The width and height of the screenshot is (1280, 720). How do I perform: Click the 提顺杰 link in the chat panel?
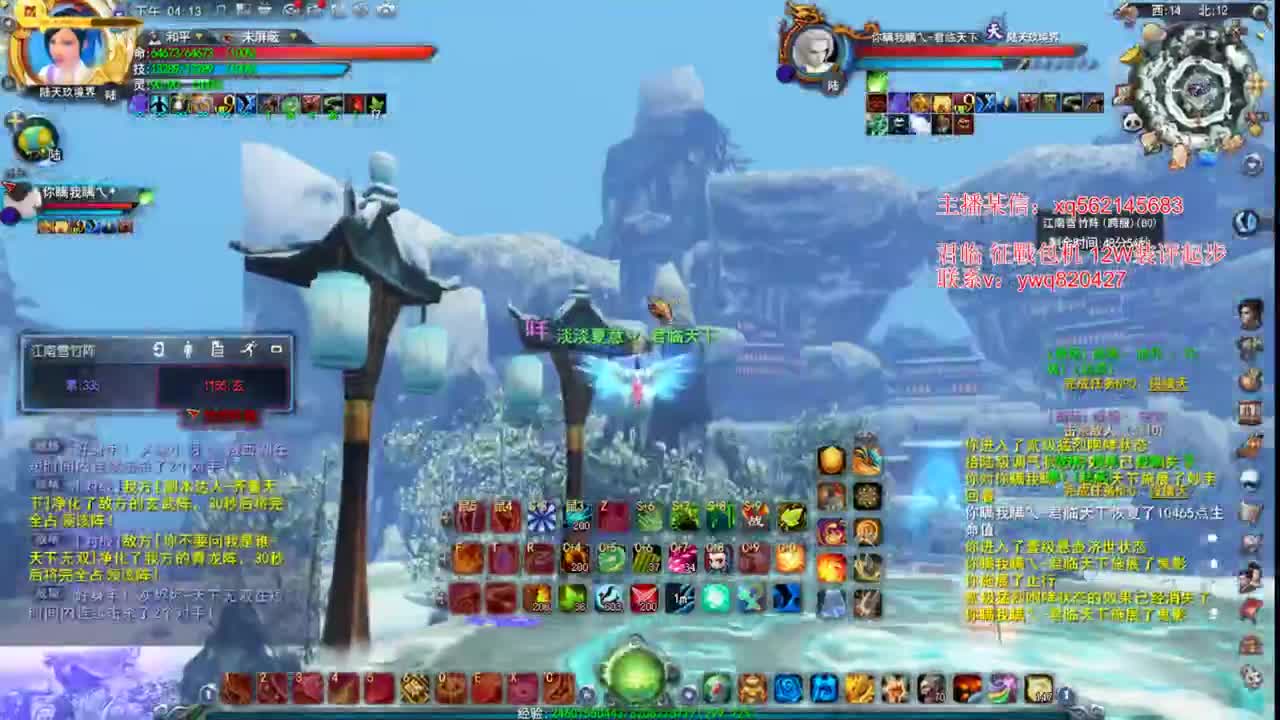1170,384
